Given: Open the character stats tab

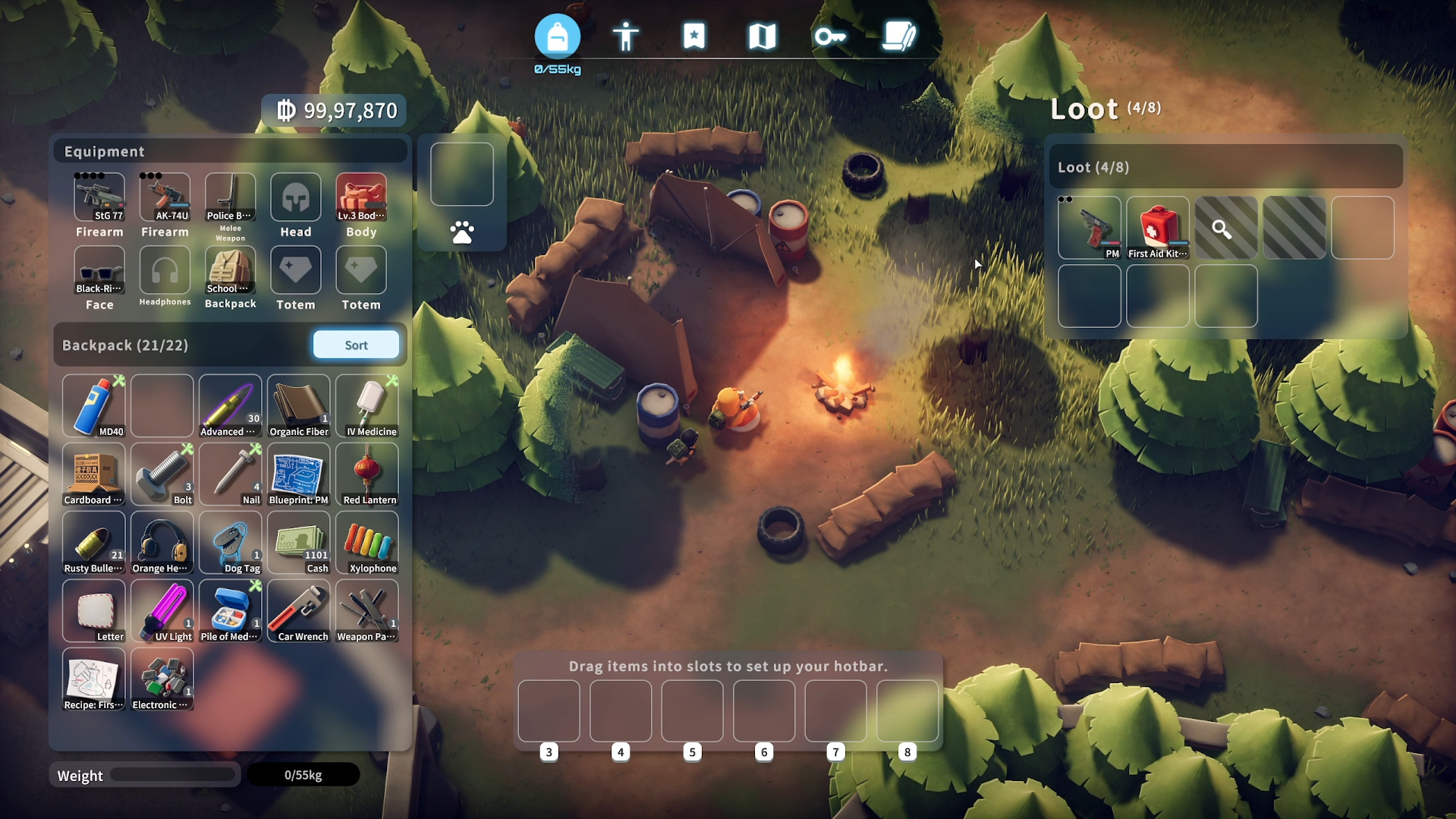Looking at the screenshot, I should (625, 36).
